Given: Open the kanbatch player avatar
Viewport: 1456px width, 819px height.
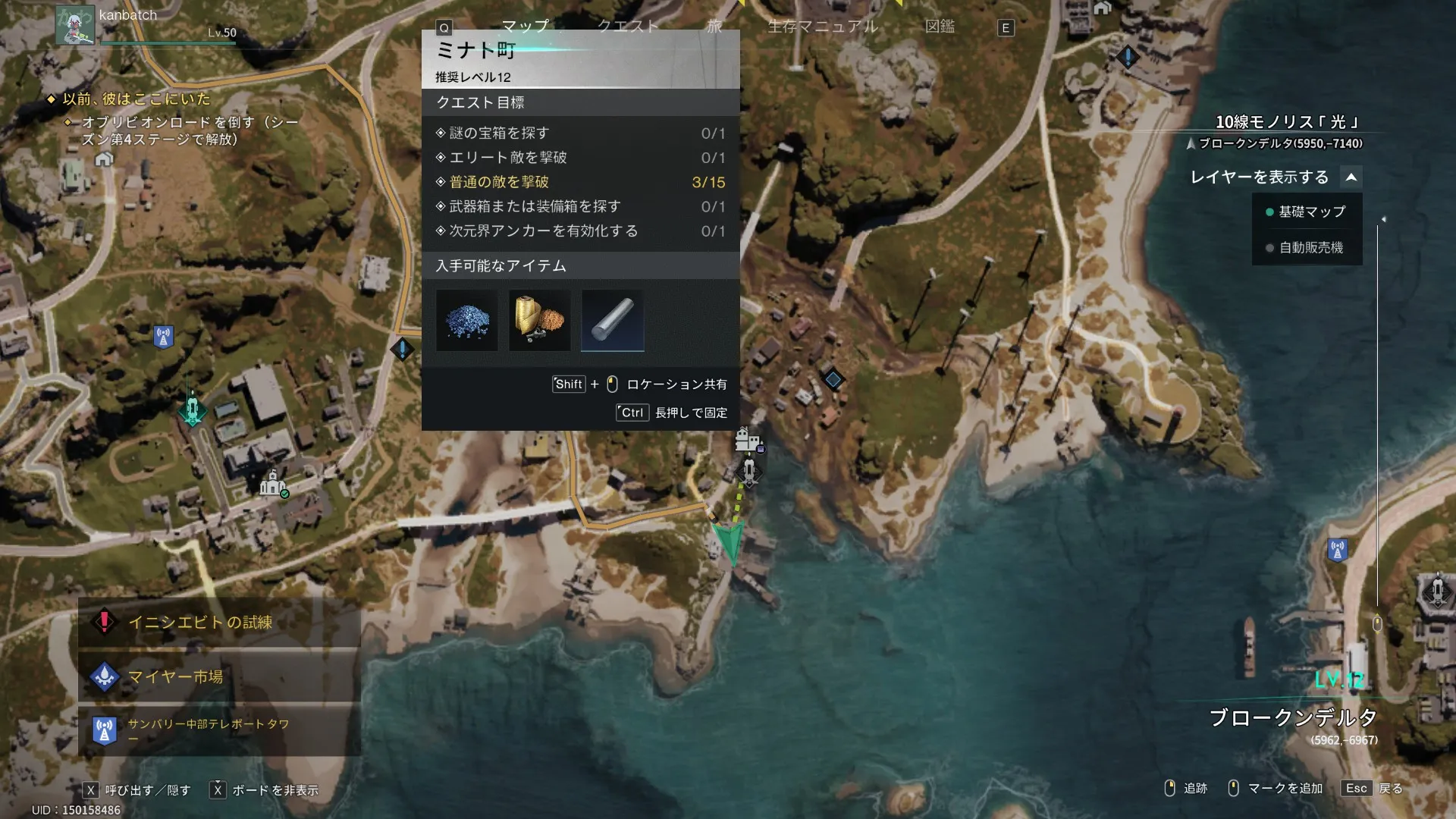Looking at the screenshot, I should pyautogui.click(x=75, y=26).
